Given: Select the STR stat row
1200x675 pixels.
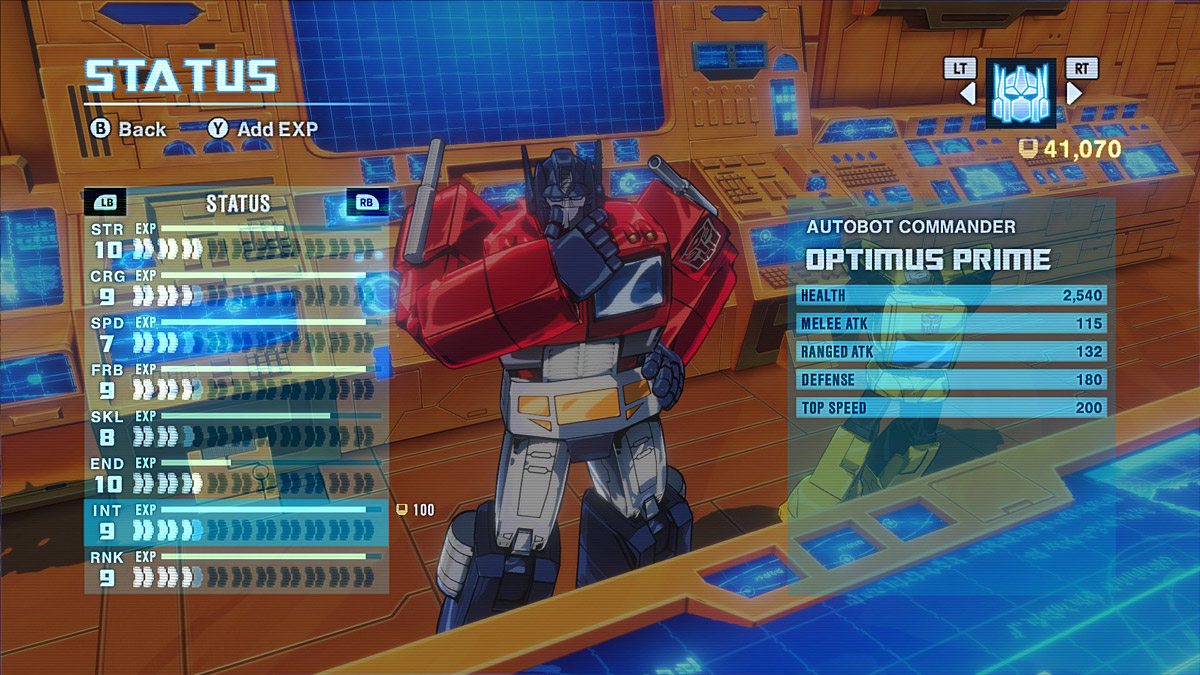Looking at the screenshot, I should coord(236,238).
